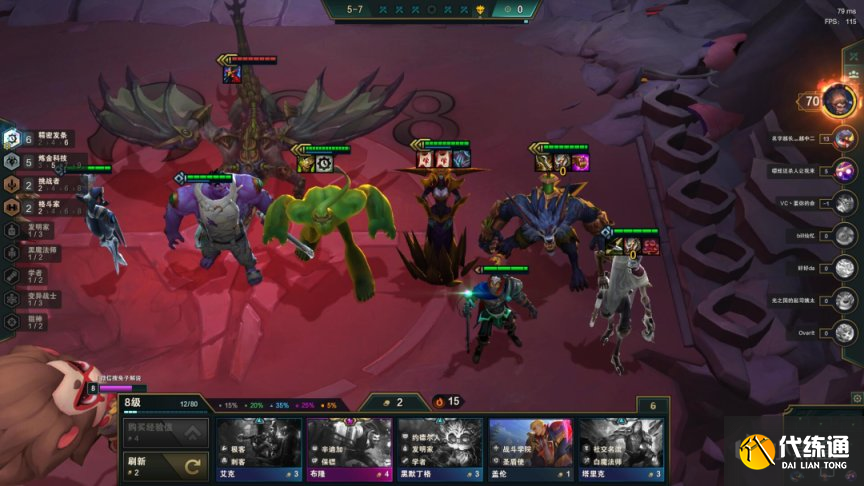Select the Bruiser (格斗家) trait icon
Viewport: 864px width, 486px height.
pos(12,207)
